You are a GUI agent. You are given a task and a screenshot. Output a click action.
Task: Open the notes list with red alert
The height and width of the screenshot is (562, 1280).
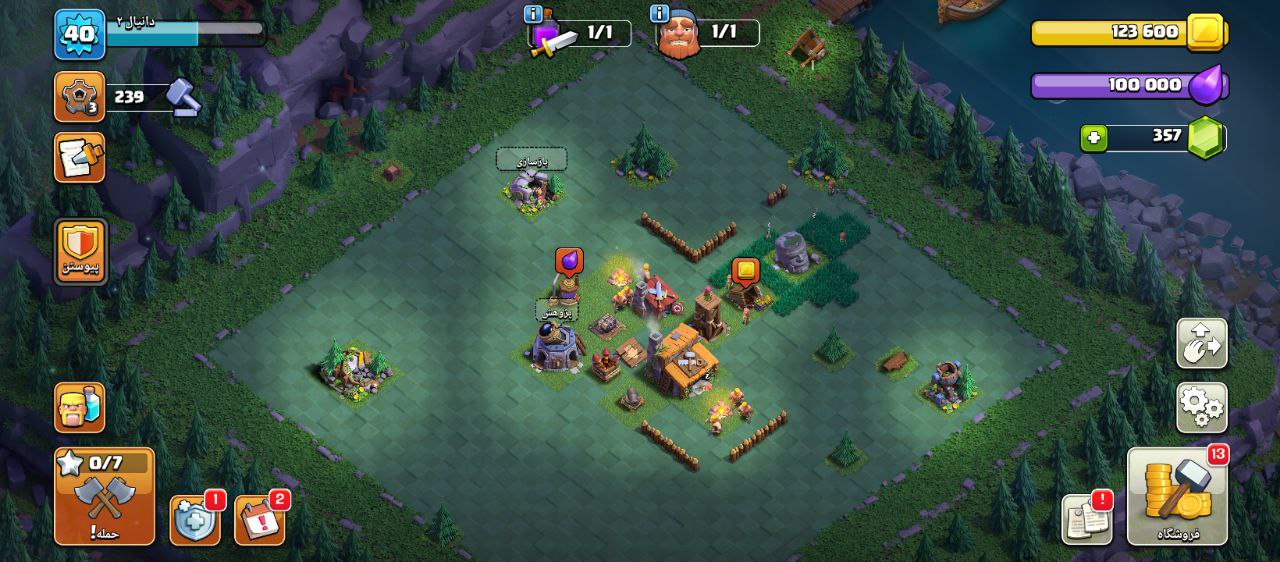[x=1086, y=520]
